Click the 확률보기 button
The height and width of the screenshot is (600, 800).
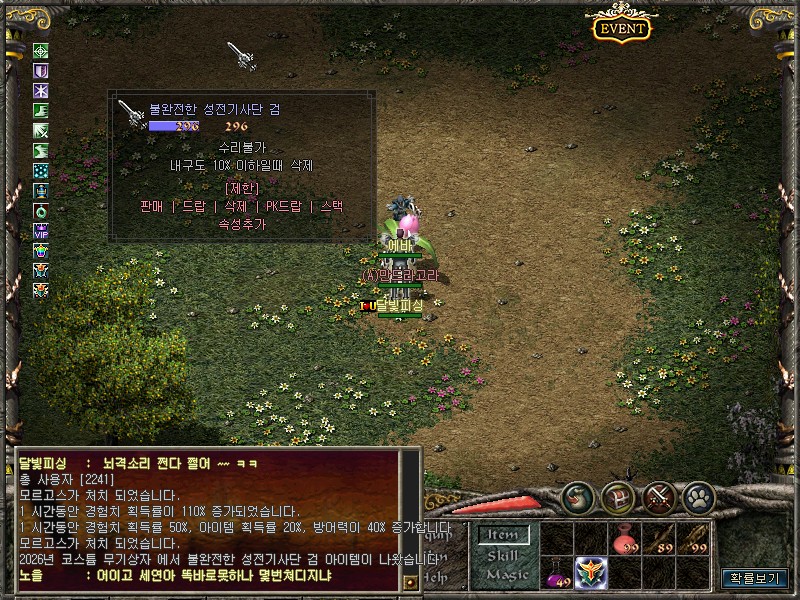coord(755,578)
